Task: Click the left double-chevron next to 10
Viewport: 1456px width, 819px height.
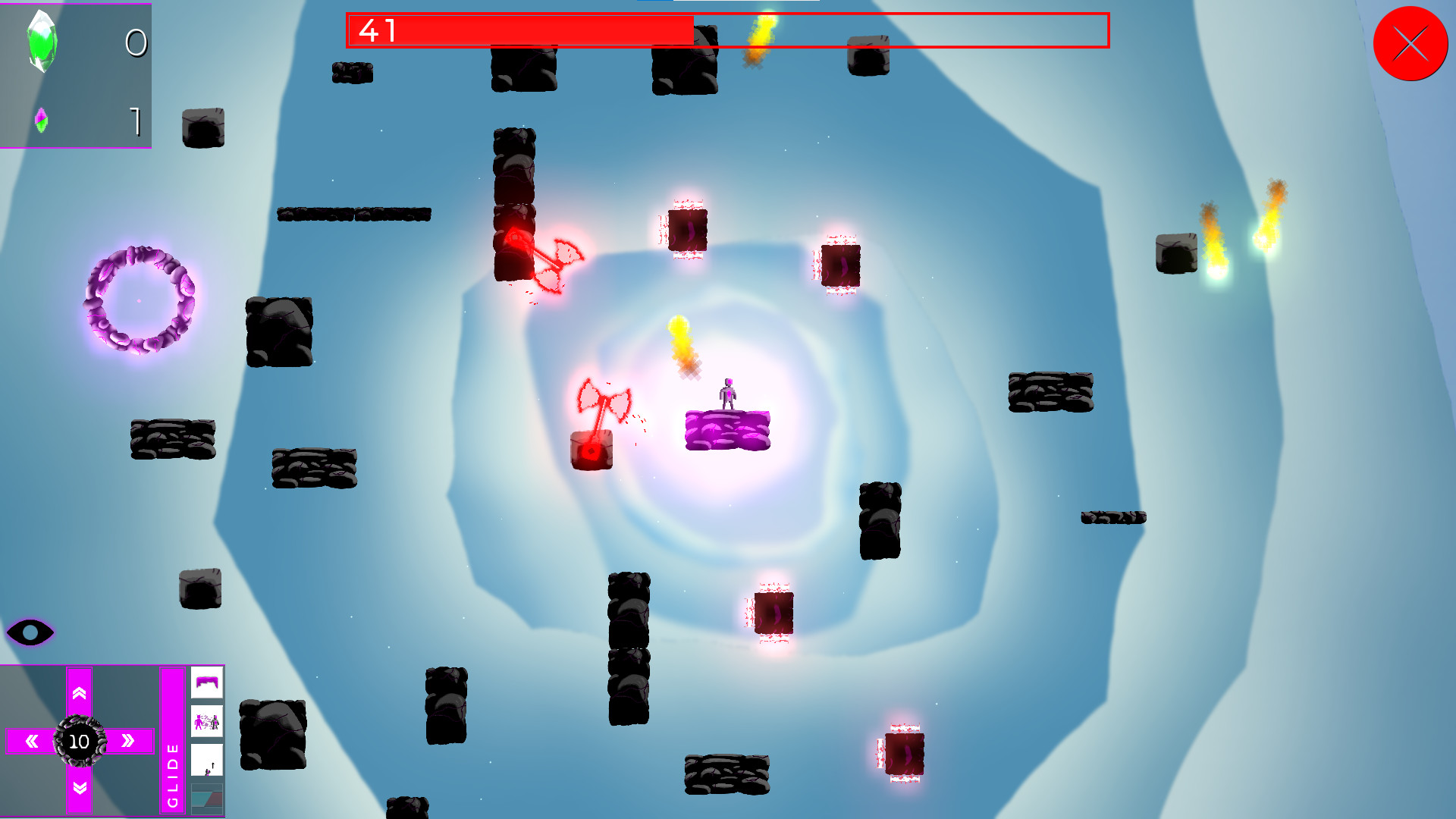Action: [x=30, y=742]
